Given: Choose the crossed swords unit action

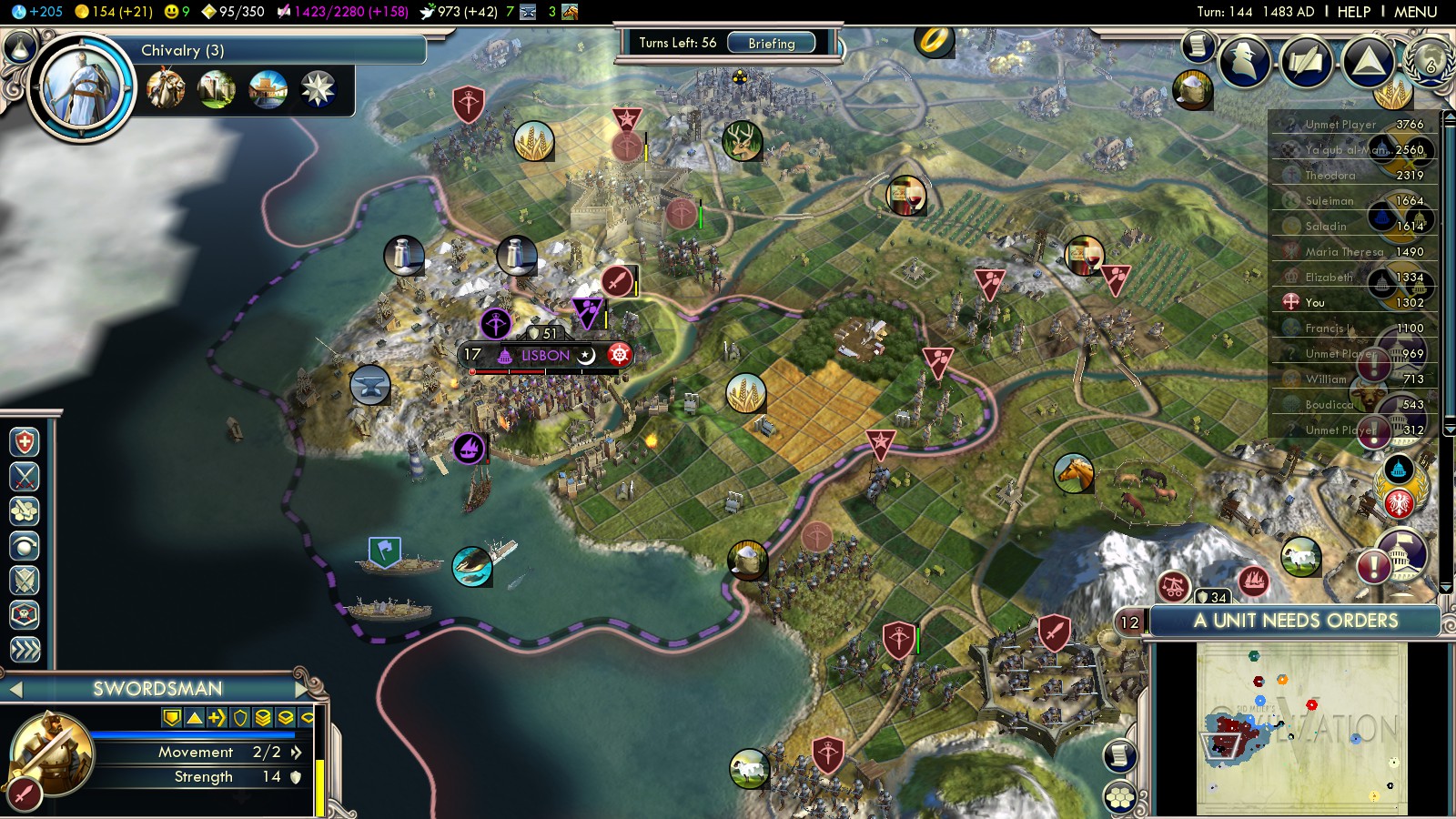Looking at the screenshot, I should 25,476.
